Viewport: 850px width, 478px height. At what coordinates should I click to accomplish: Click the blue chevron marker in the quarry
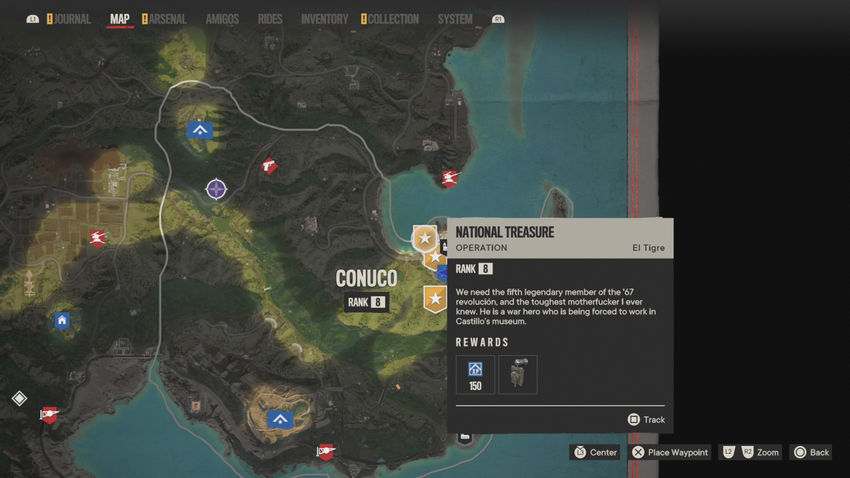(280, 420)
